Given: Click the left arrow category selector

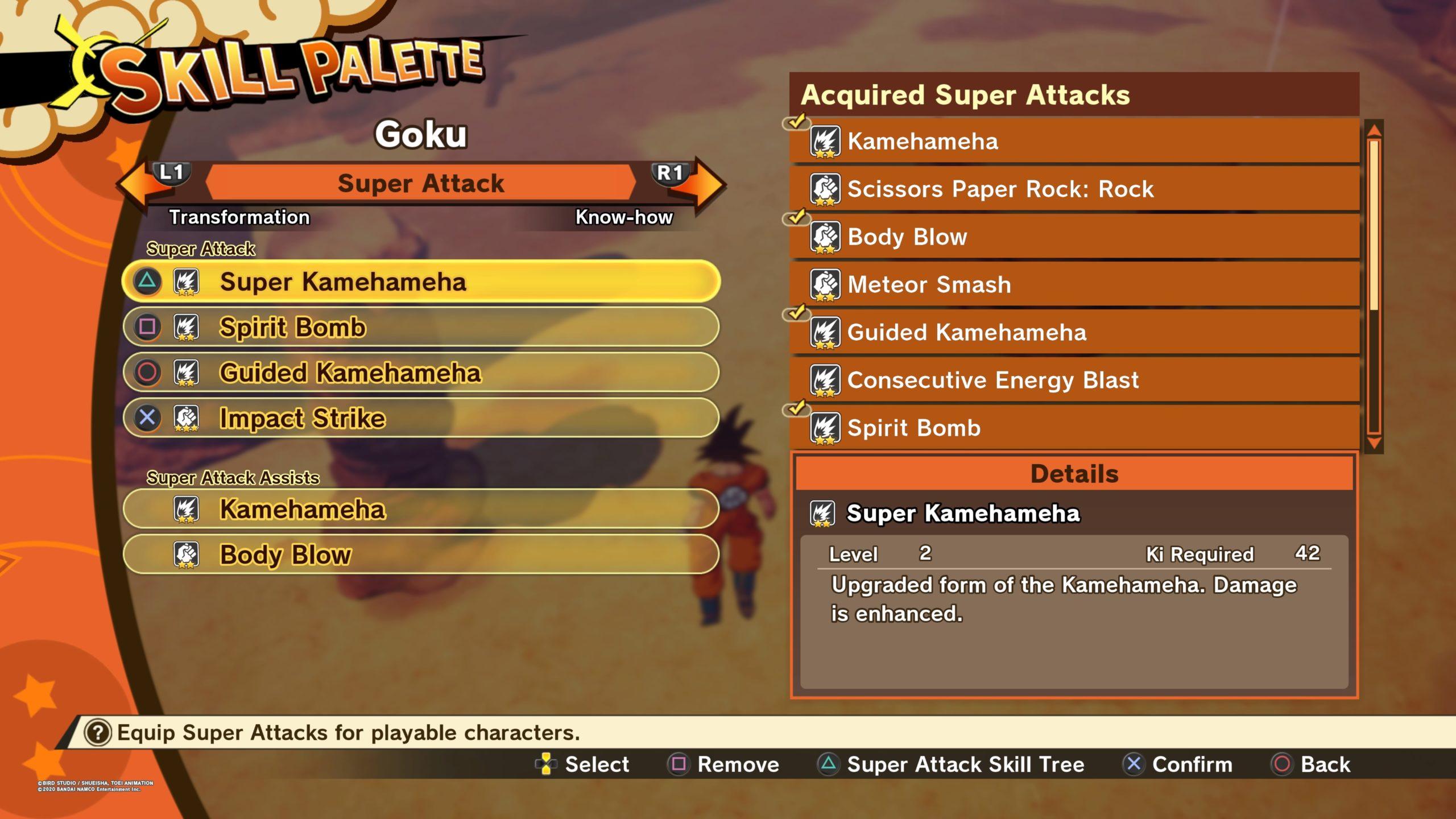Looking at the screenshot, I should click(136, 184).
